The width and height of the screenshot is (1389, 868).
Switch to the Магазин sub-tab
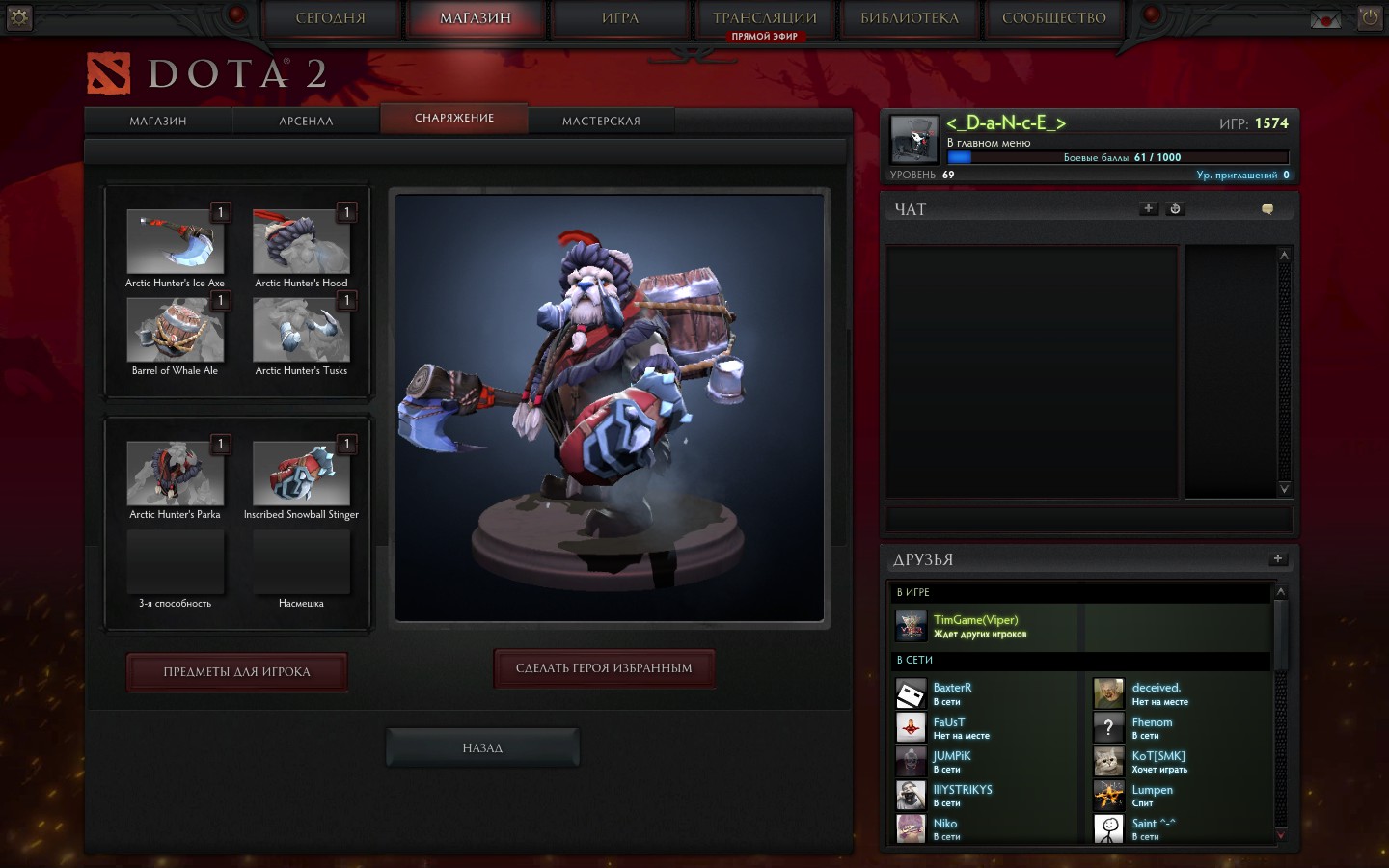pyautogui.click(x=158, y=121)
